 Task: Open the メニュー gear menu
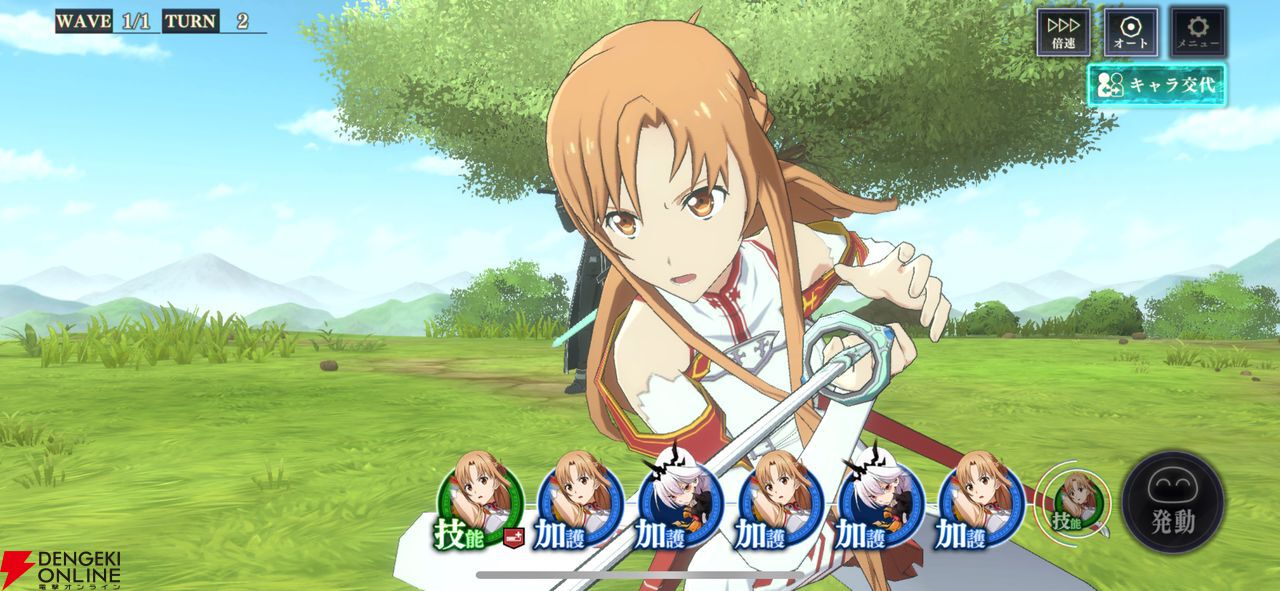pyautogui.click(x=1198, y=32)
